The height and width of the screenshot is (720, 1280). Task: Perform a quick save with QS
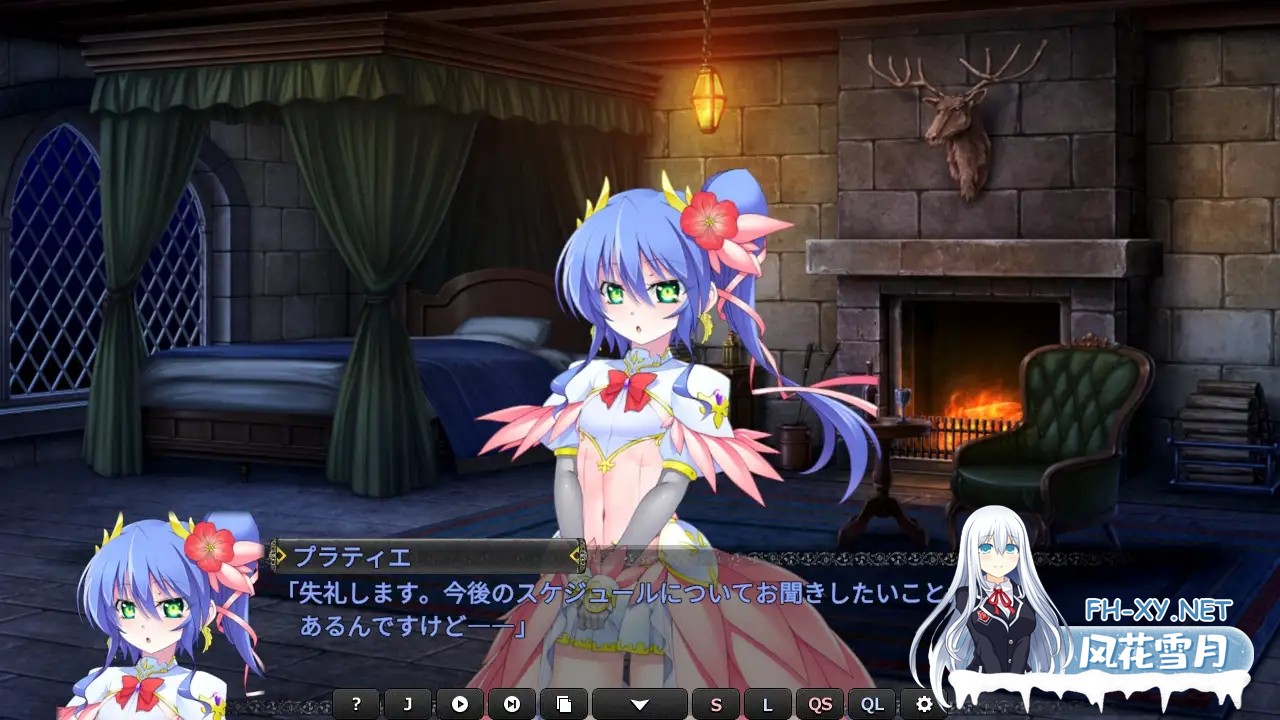(820, 705)
